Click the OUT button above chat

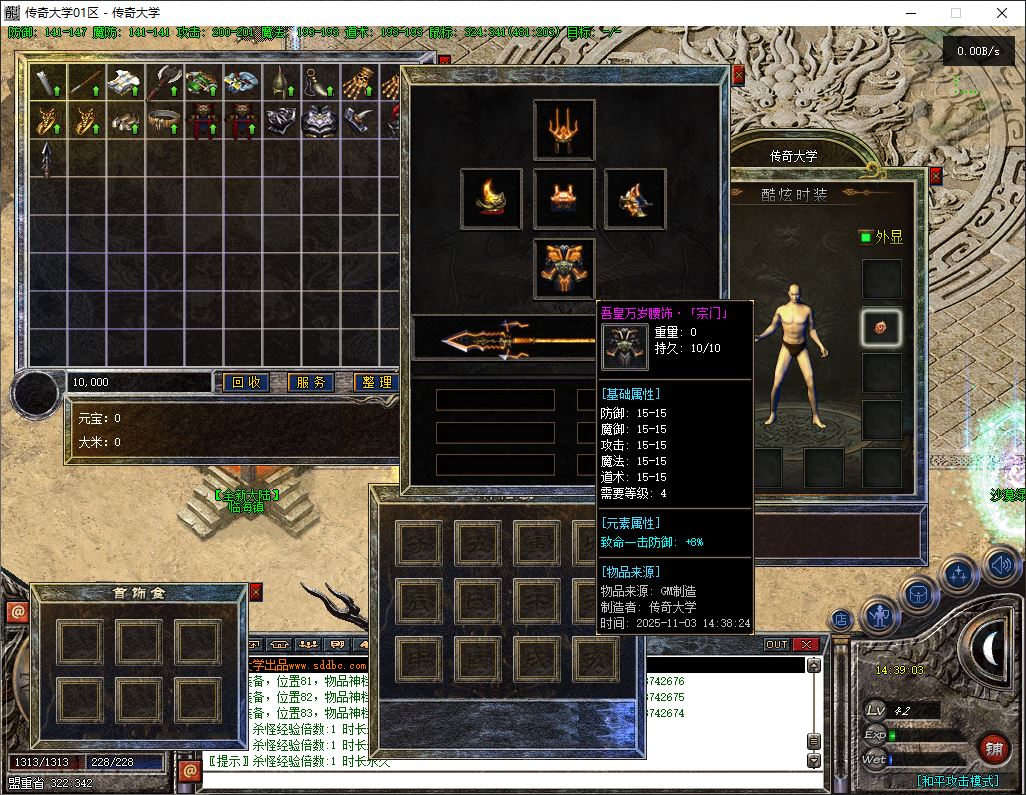(x=777, y=645)
